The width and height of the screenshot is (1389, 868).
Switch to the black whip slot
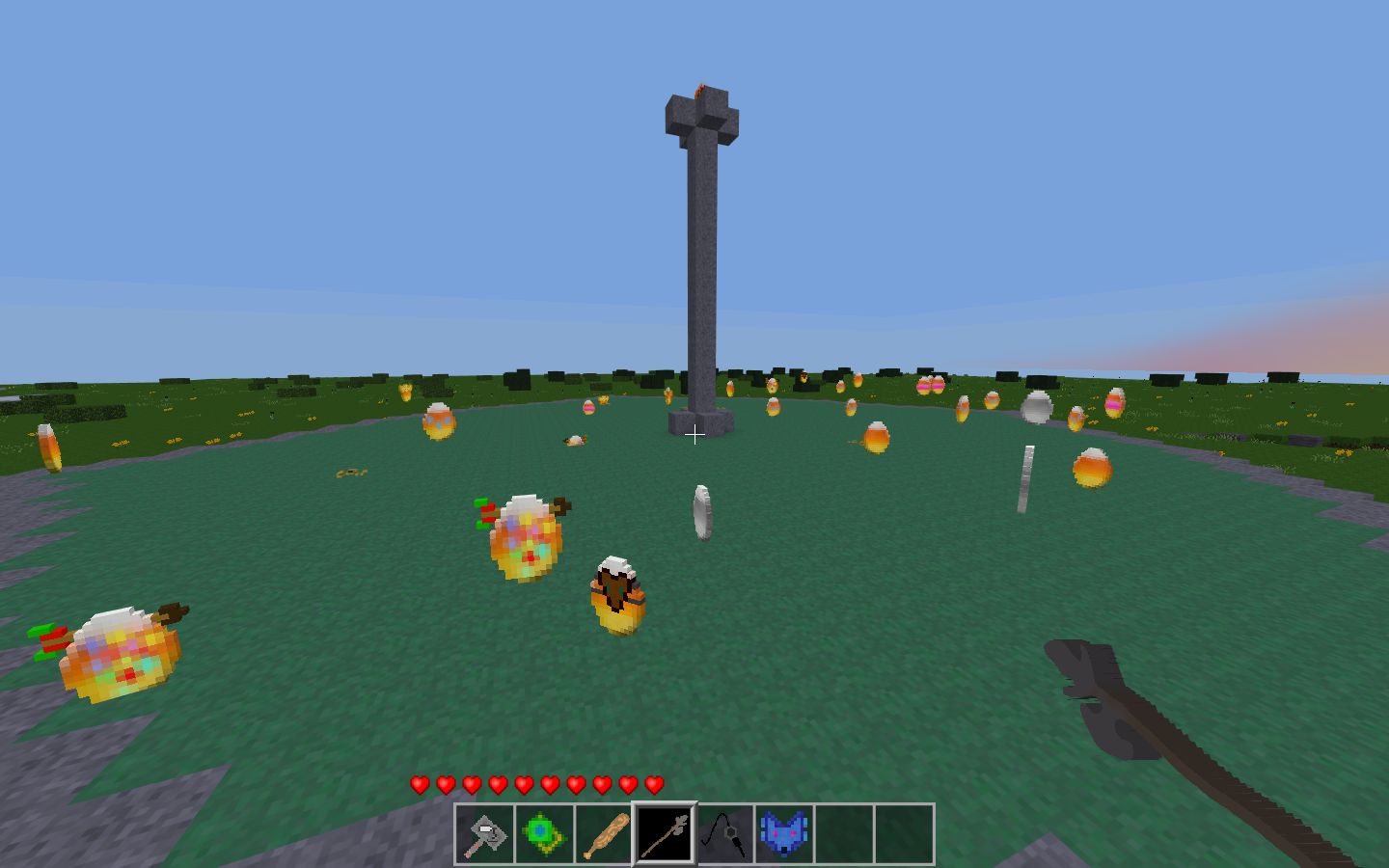[x=724, y=834]
